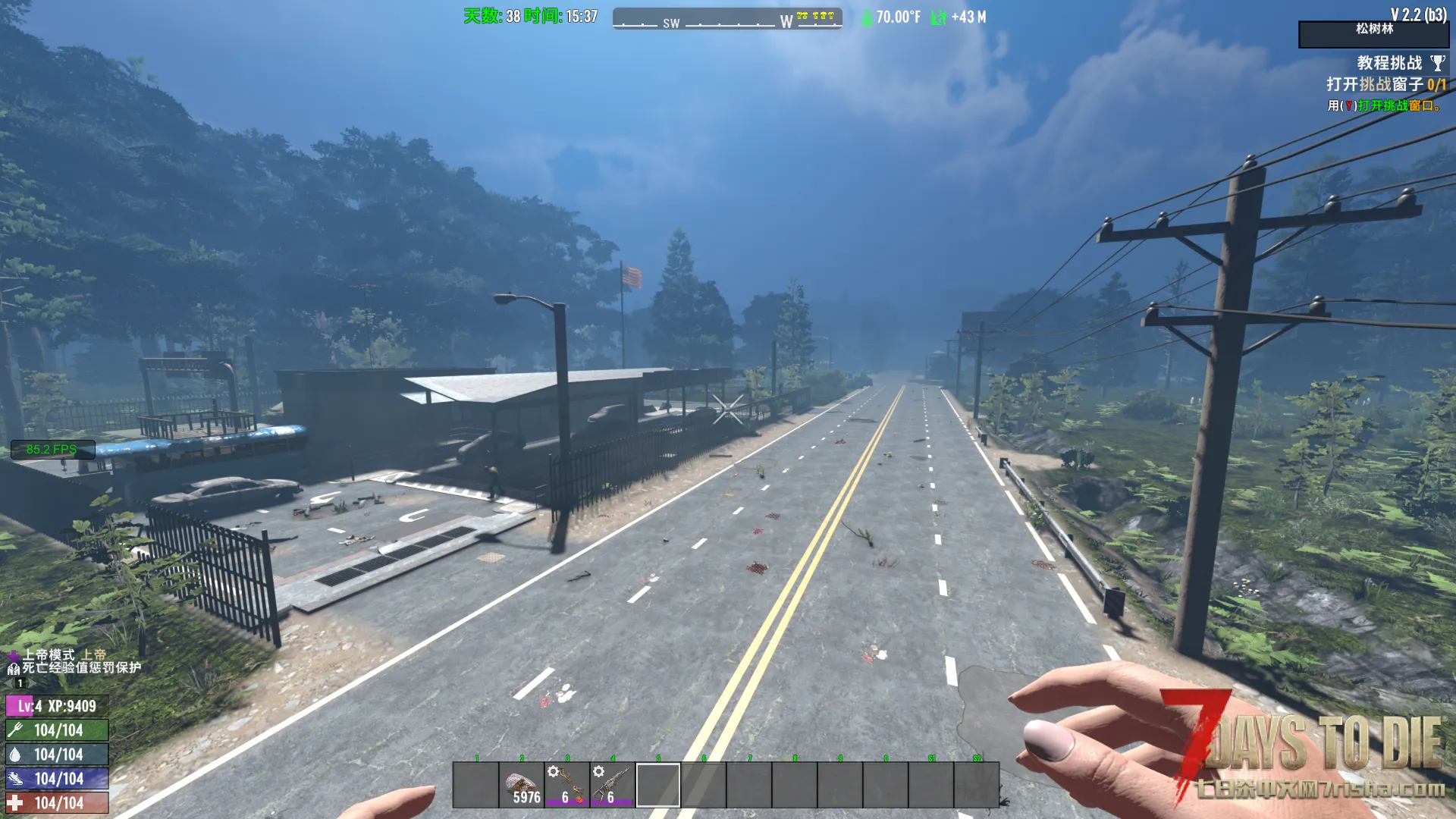Screen dimensions: 1456x819
Task: Select the wooden bow hotbar slot
Action: click(567, 786)
